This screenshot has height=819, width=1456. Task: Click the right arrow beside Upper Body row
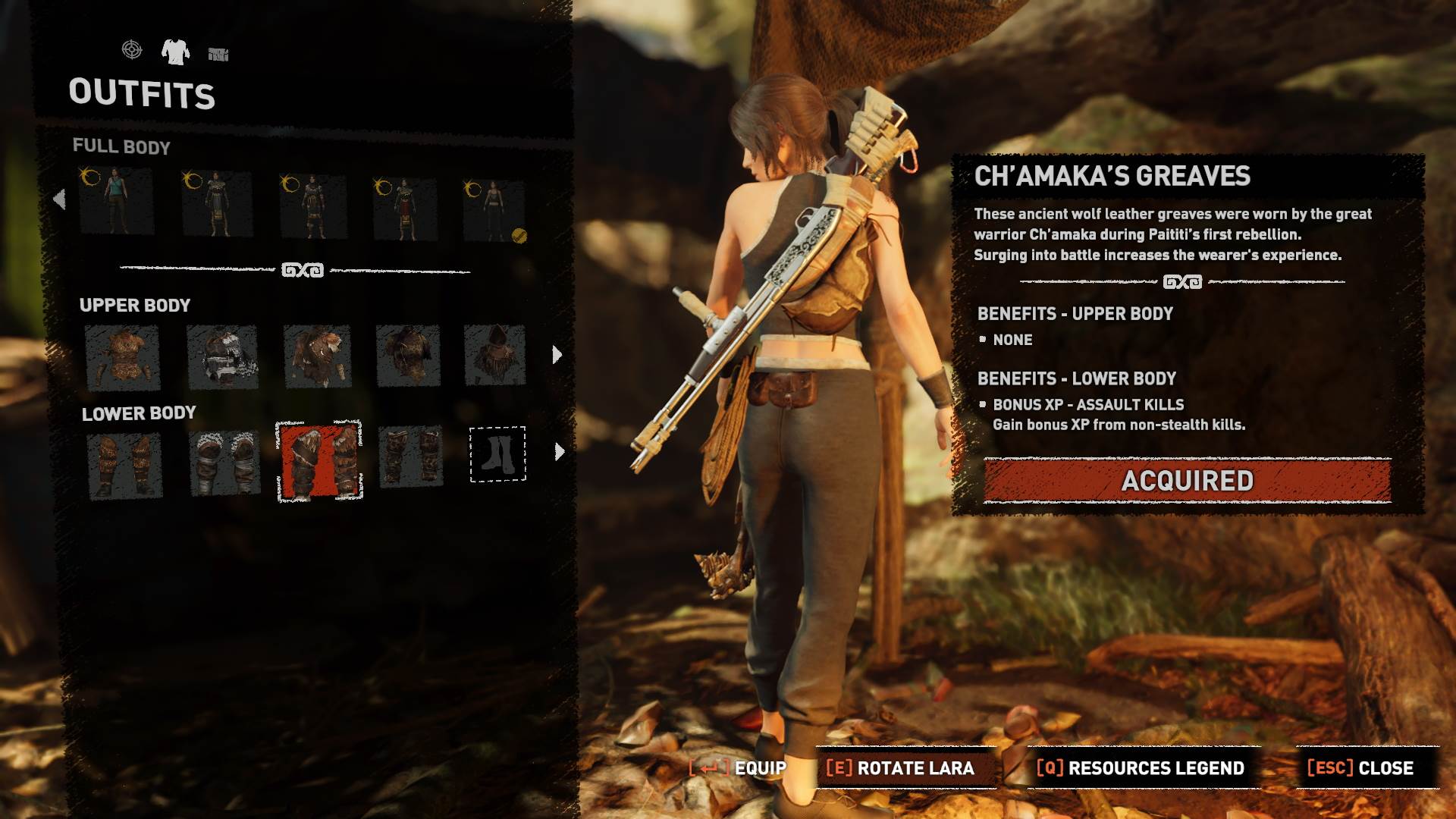pos(558,353)
